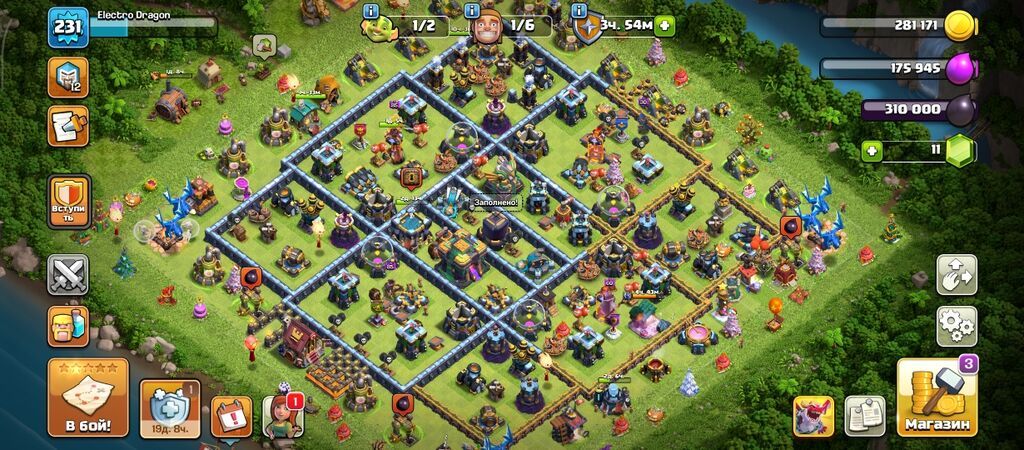Screen dimensions: 1024x450
Task: Open the notes checklist button next to Магазин
Action: (865, 416)
